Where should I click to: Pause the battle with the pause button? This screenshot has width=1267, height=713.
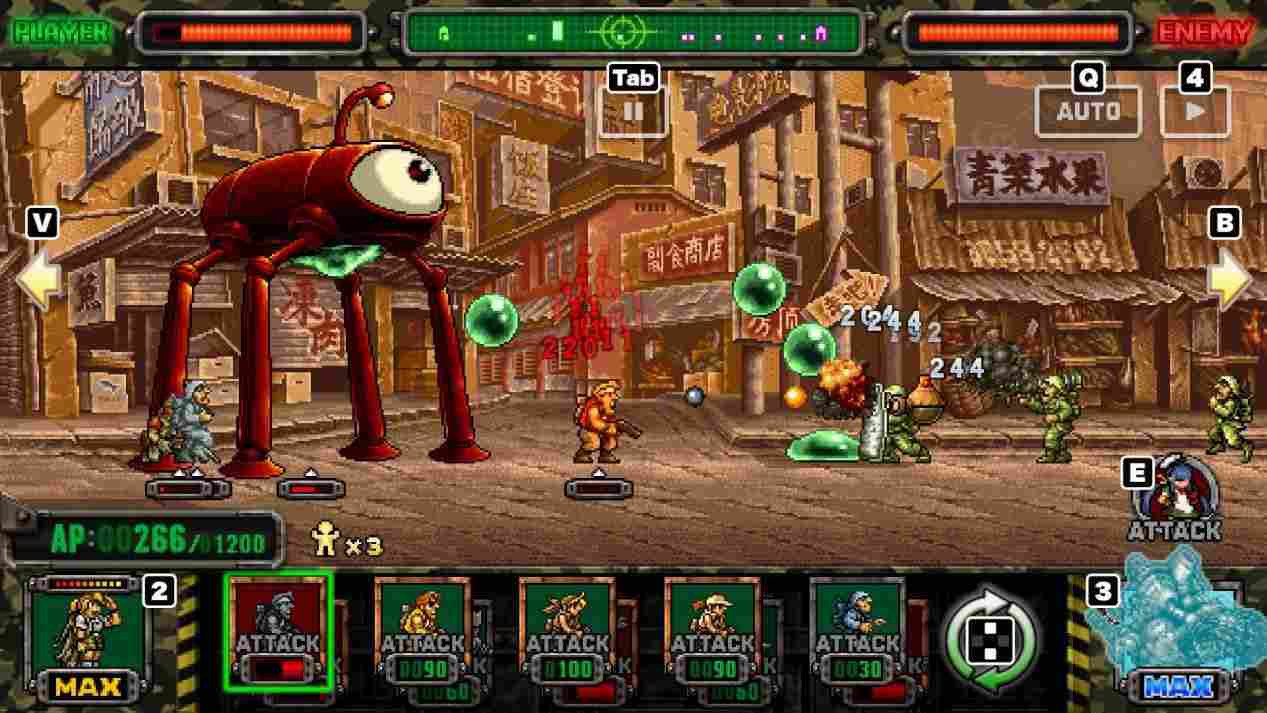click(x=632, y=111)
